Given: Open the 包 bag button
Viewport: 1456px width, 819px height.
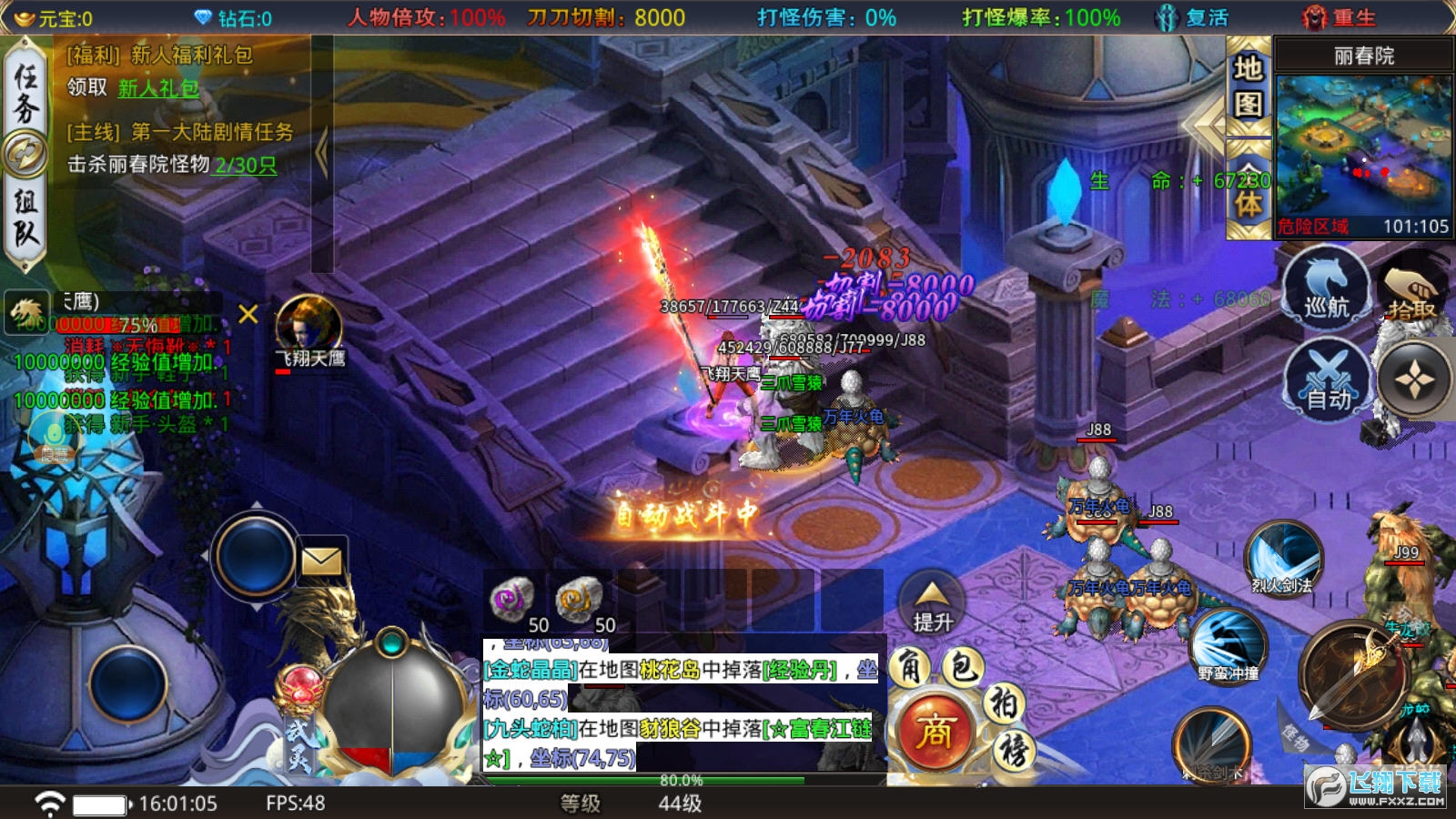Looking at the screenshot, I should [x=962, y=668].
